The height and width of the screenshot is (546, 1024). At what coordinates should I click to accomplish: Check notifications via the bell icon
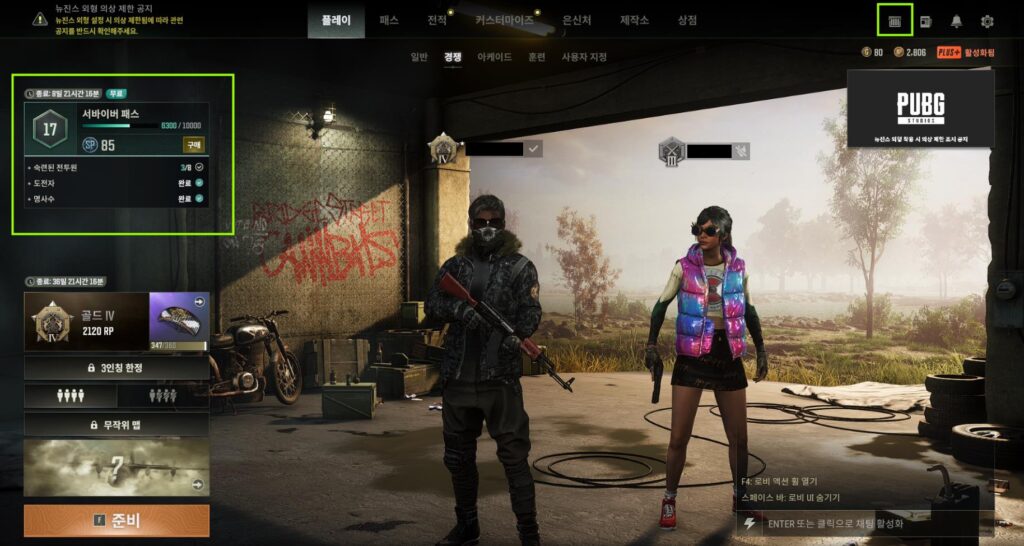[x=956, y=21]
